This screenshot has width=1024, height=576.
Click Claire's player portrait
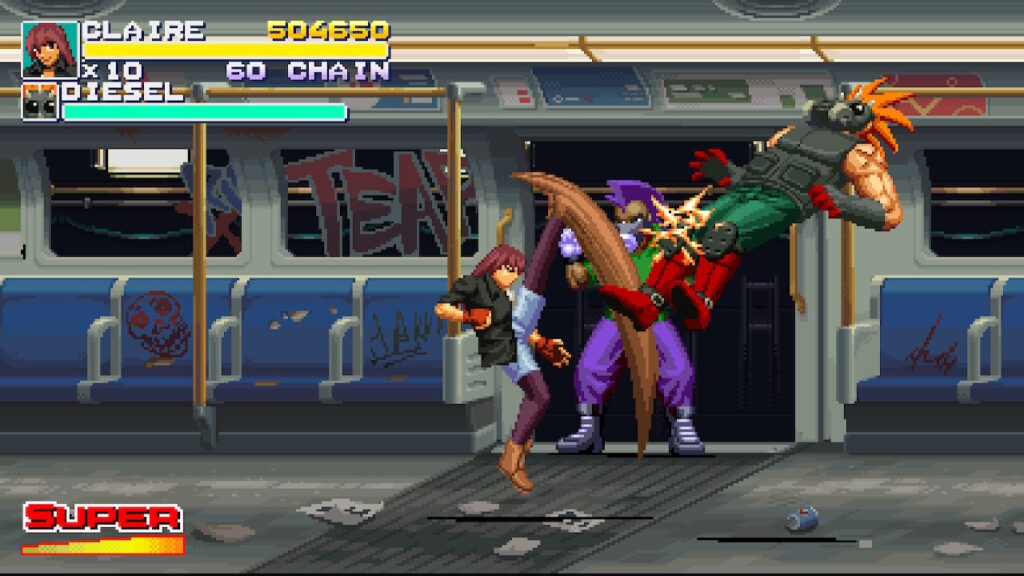[x=50, y=50]
